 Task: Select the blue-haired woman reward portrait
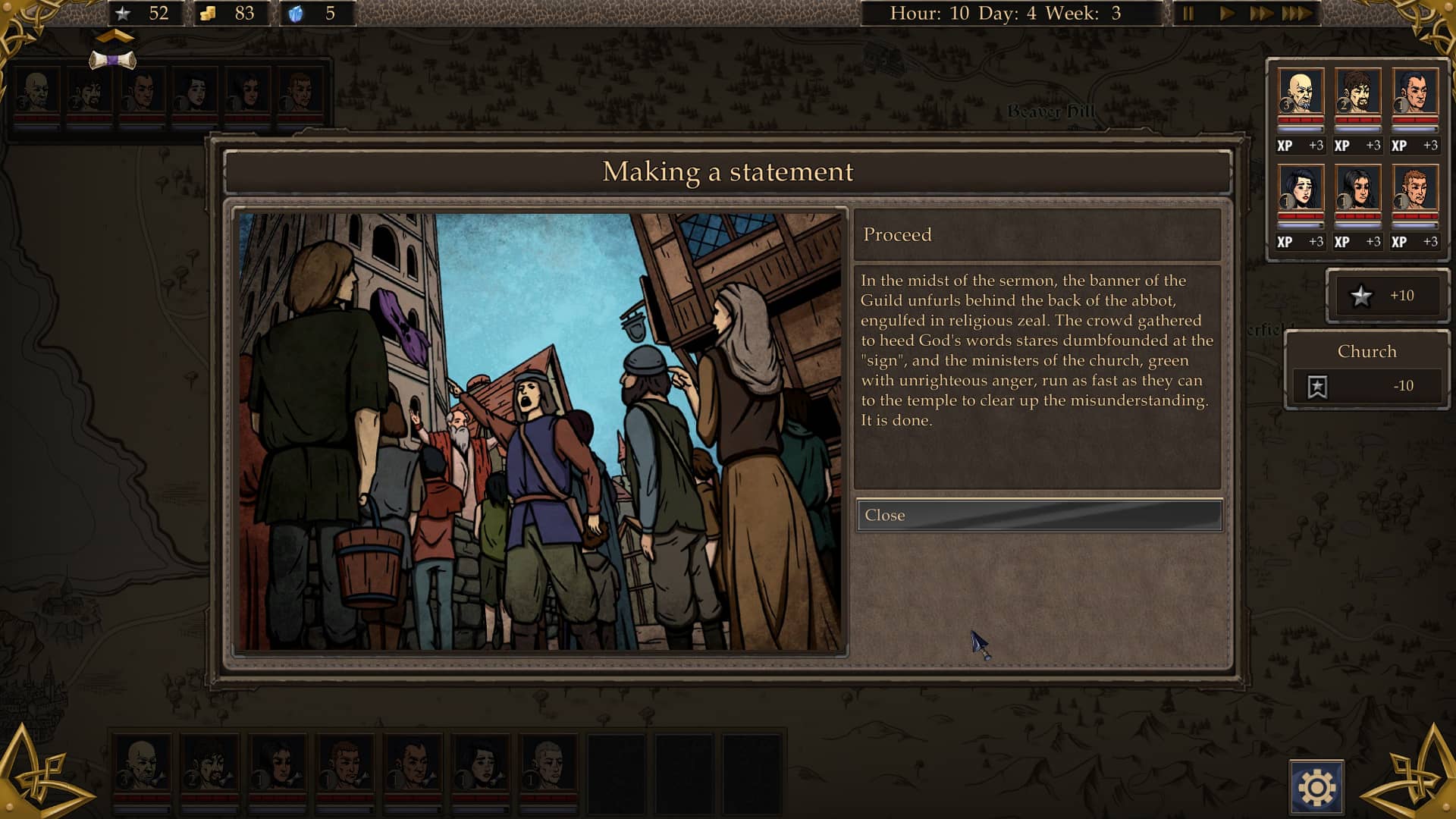tap(1301, 189)
